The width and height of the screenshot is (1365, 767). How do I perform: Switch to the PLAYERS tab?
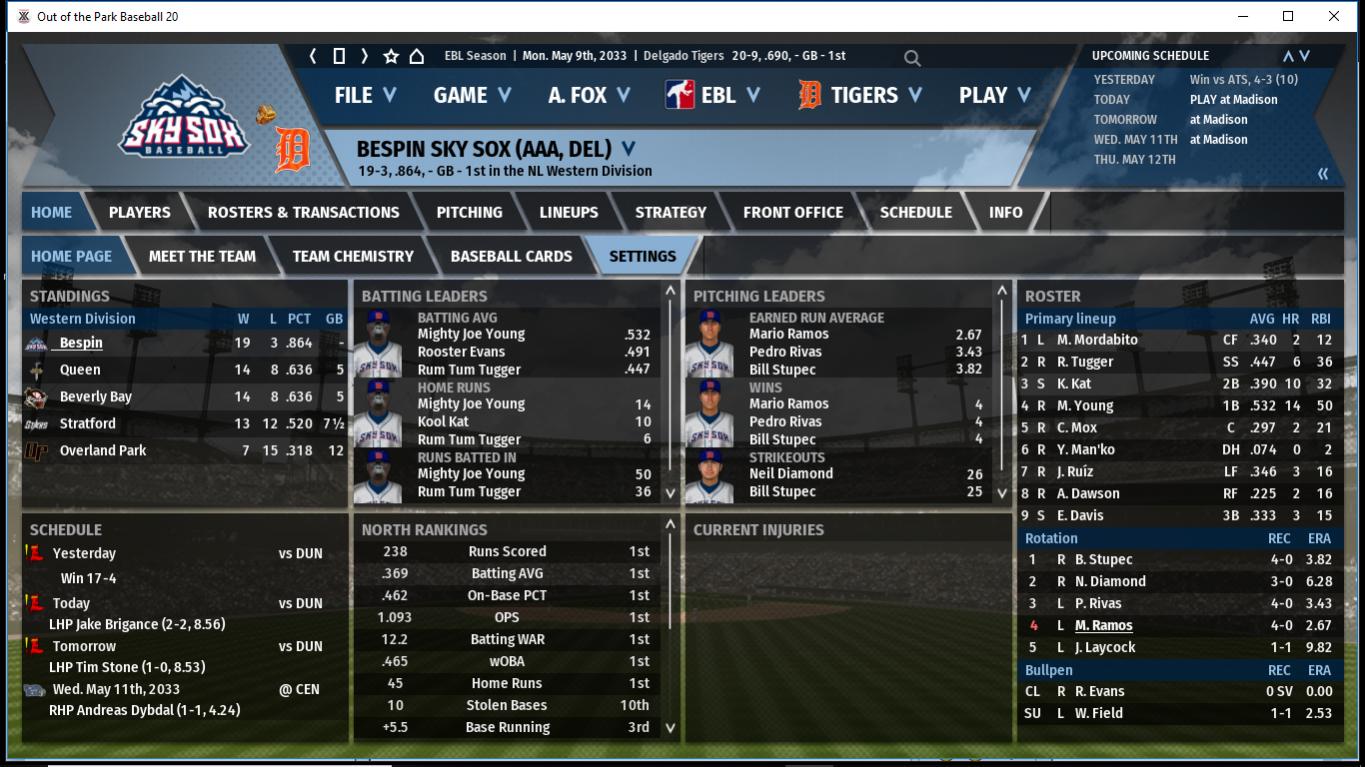pos(139,212)
